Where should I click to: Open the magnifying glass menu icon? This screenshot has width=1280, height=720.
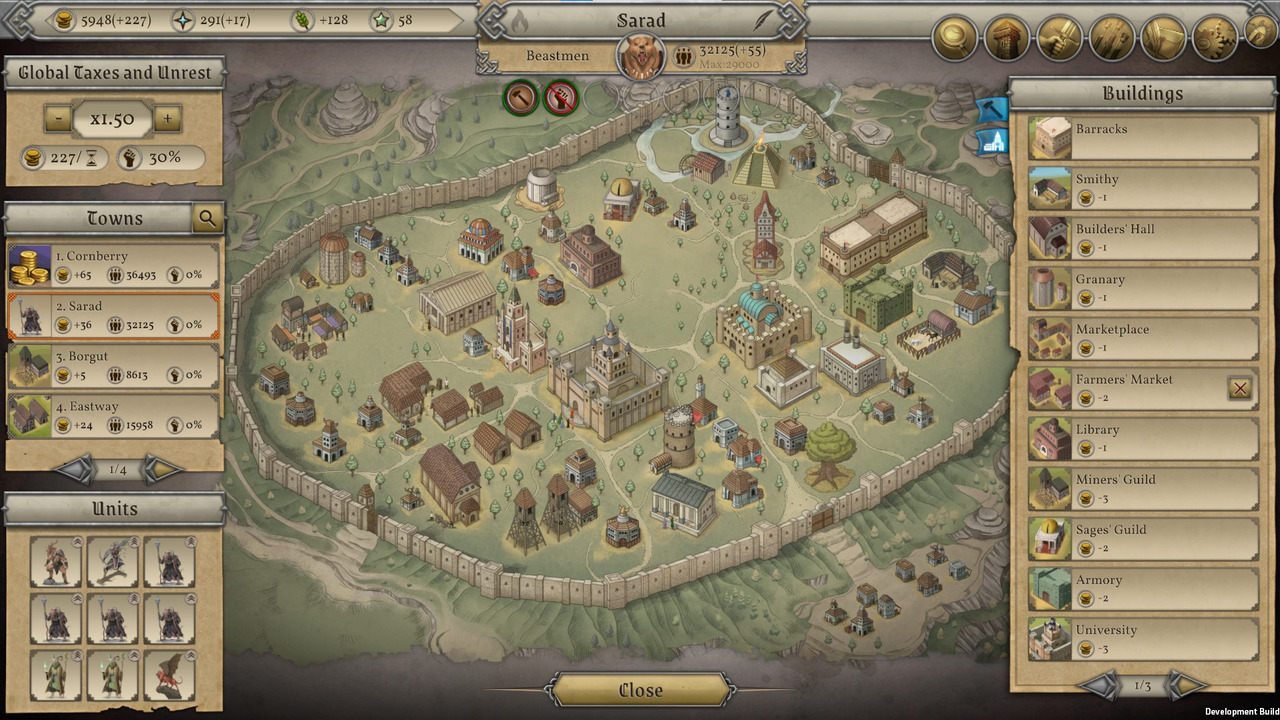(x=955, y=39)
